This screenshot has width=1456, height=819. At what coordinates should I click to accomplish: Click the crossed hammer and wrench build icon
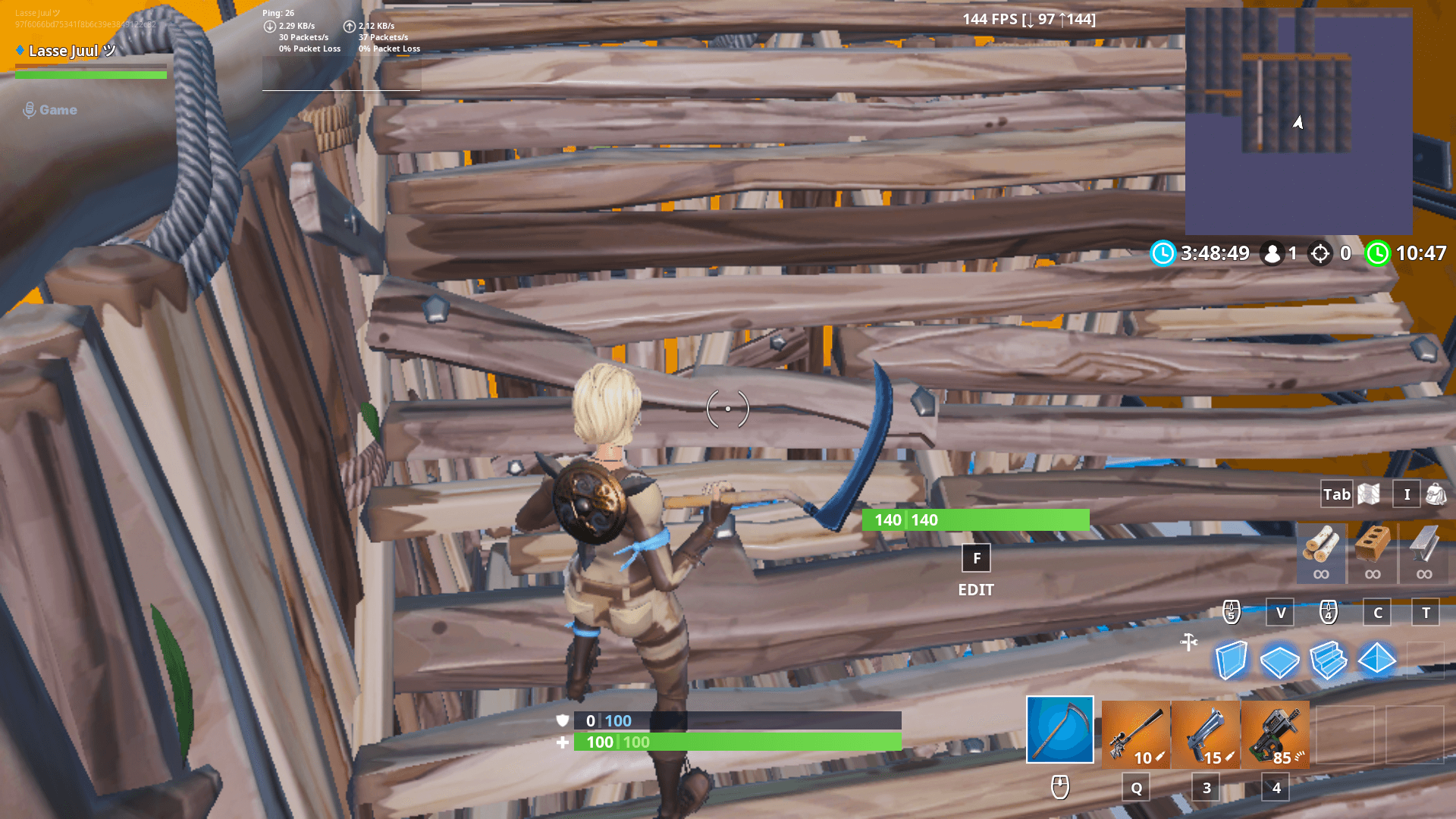coord(1188,643)
